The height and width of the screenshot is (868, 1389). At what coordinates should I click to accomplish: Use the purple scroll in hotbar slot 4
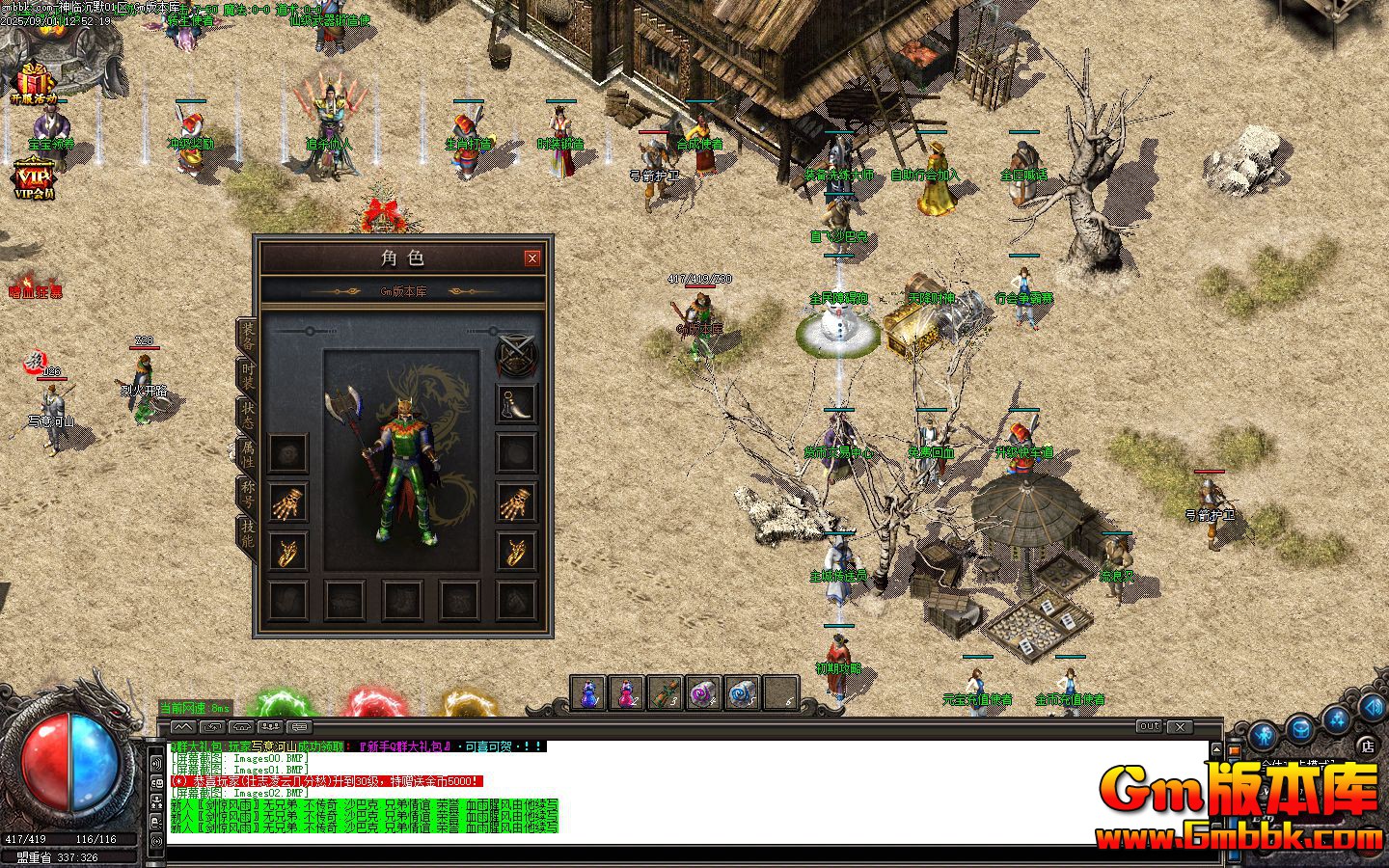[x=704, y=693]
